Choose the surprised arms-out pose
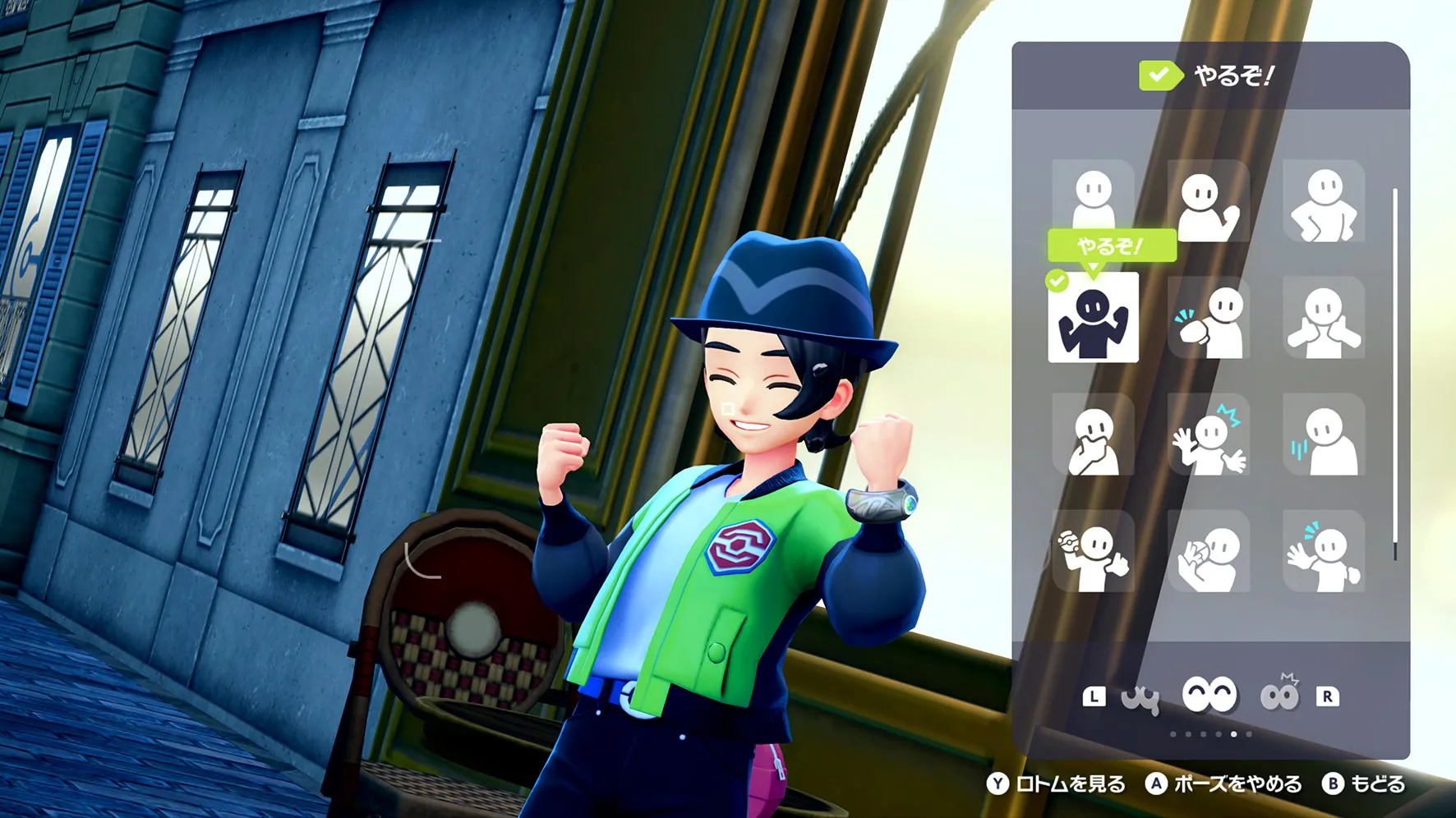Viewport: 1456px width, 818px height. point(1208,434)
